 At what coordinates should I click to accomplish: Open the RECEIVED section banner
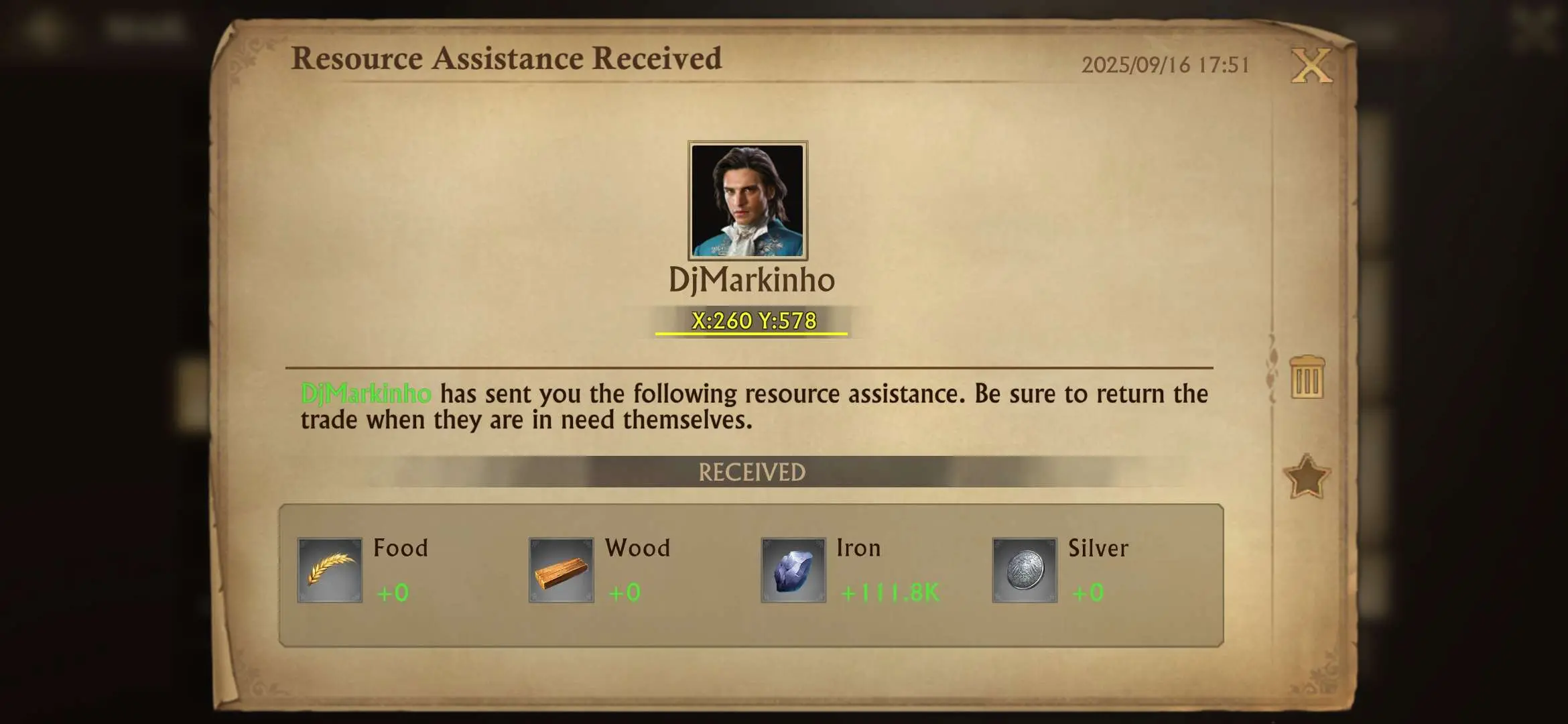coord(750,473)
